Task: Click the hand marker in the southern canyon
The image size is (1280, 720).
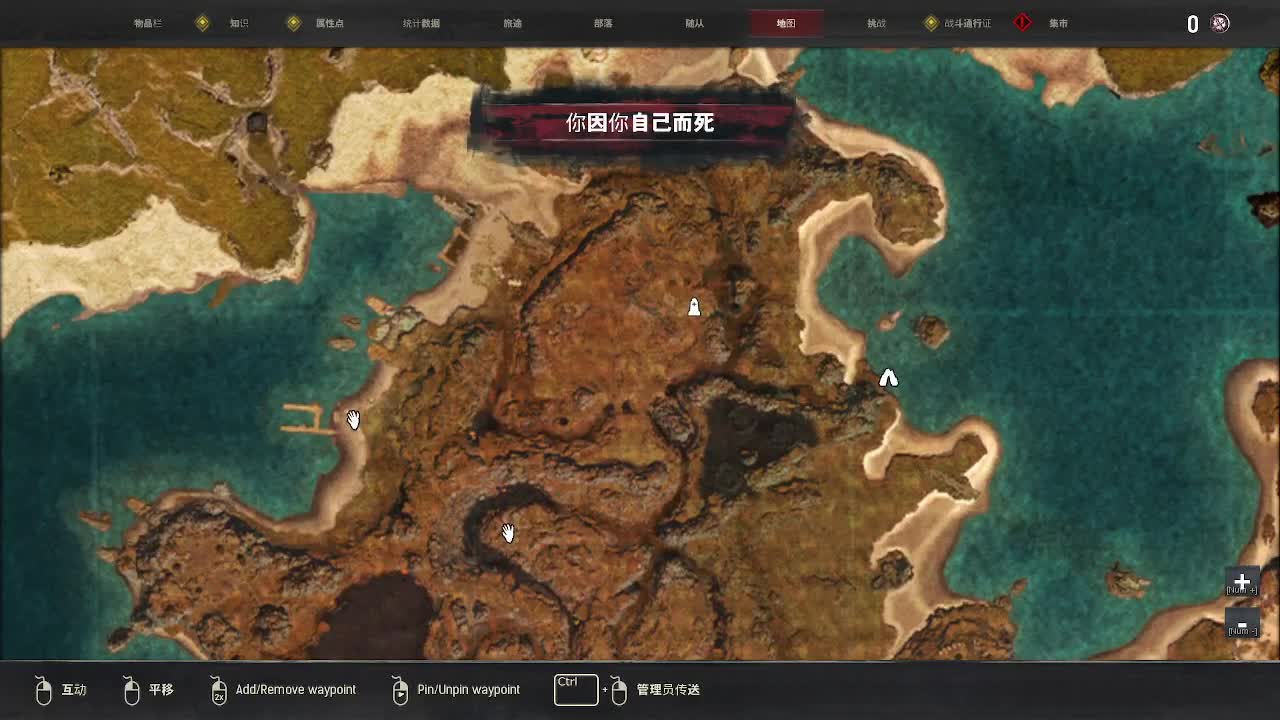Action: click(x=507, y=532)
